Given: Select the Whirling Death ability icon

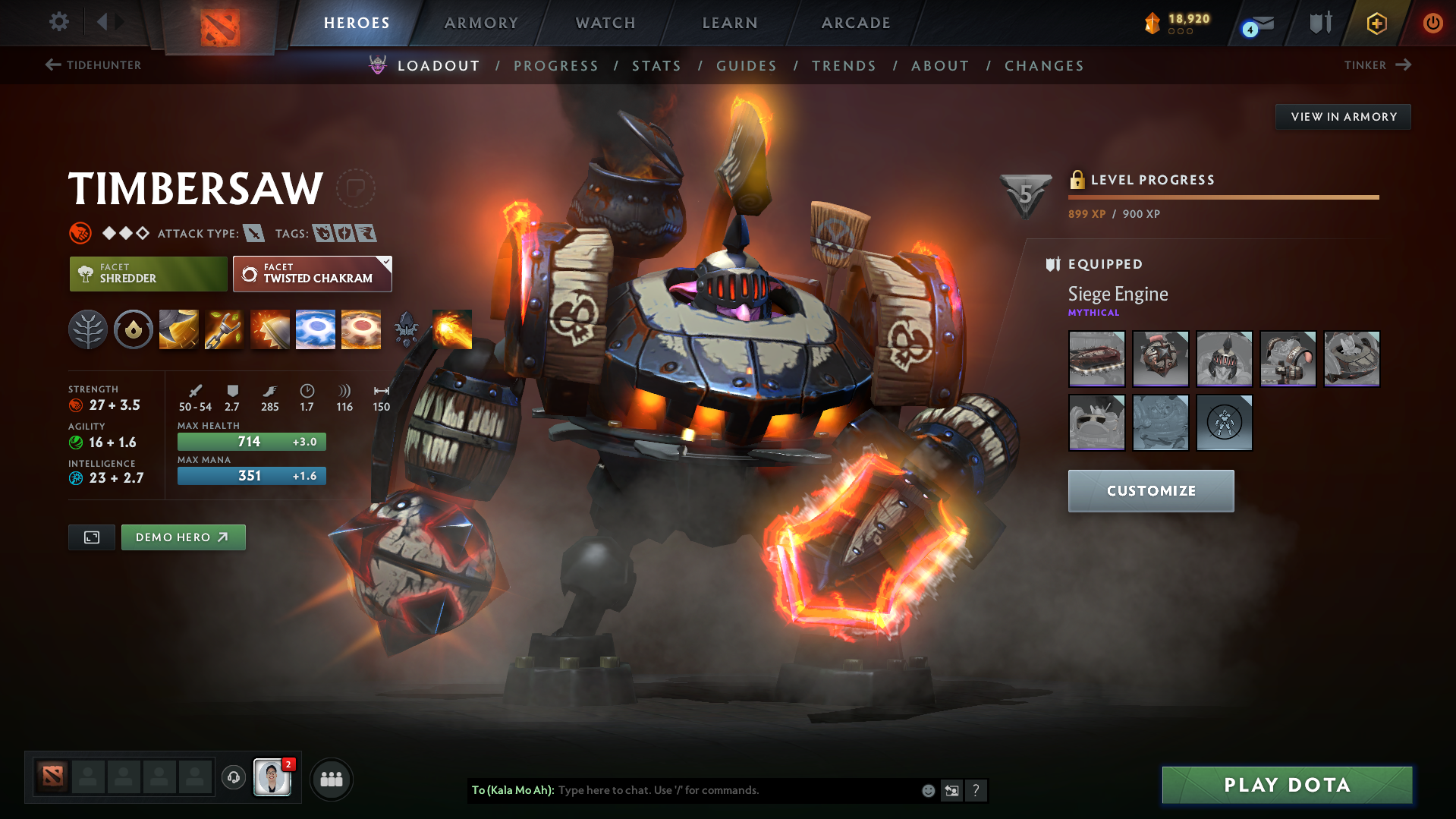Looking at the screenshot, I should point(178,329).
